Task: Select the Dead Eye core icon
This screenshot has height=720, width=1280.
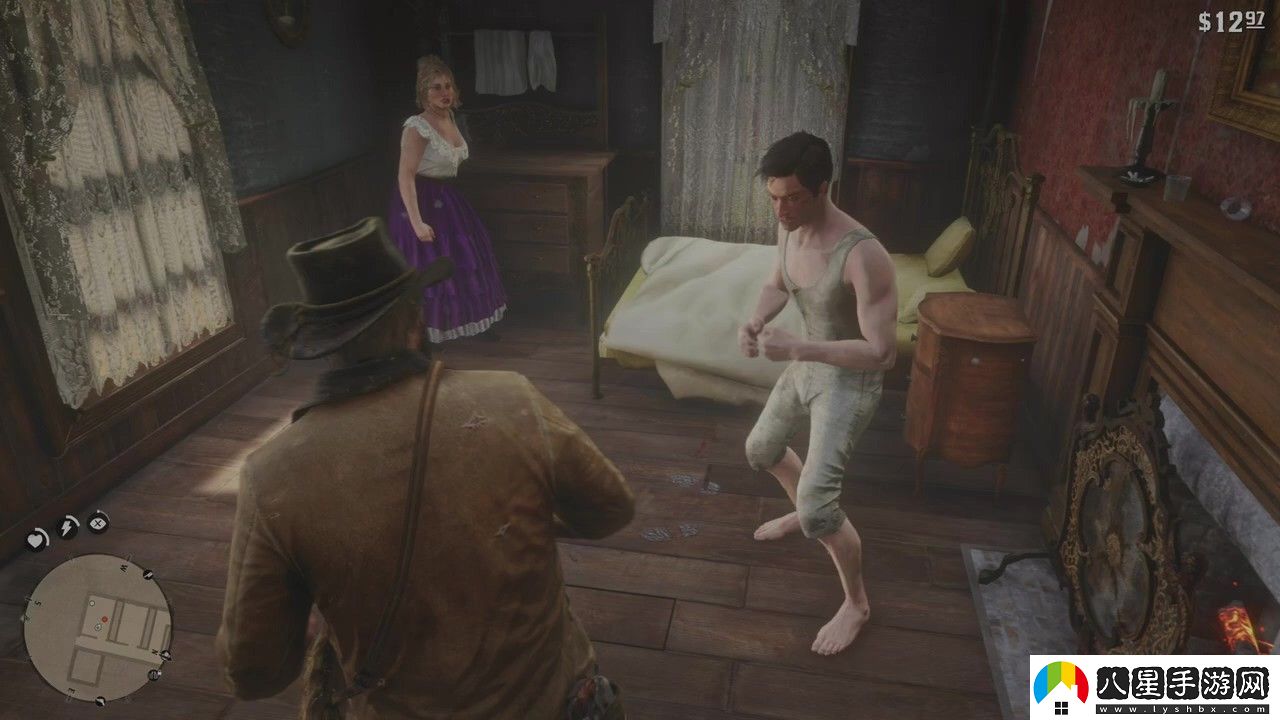Action: pyautogui.click(x=96, y=523)
